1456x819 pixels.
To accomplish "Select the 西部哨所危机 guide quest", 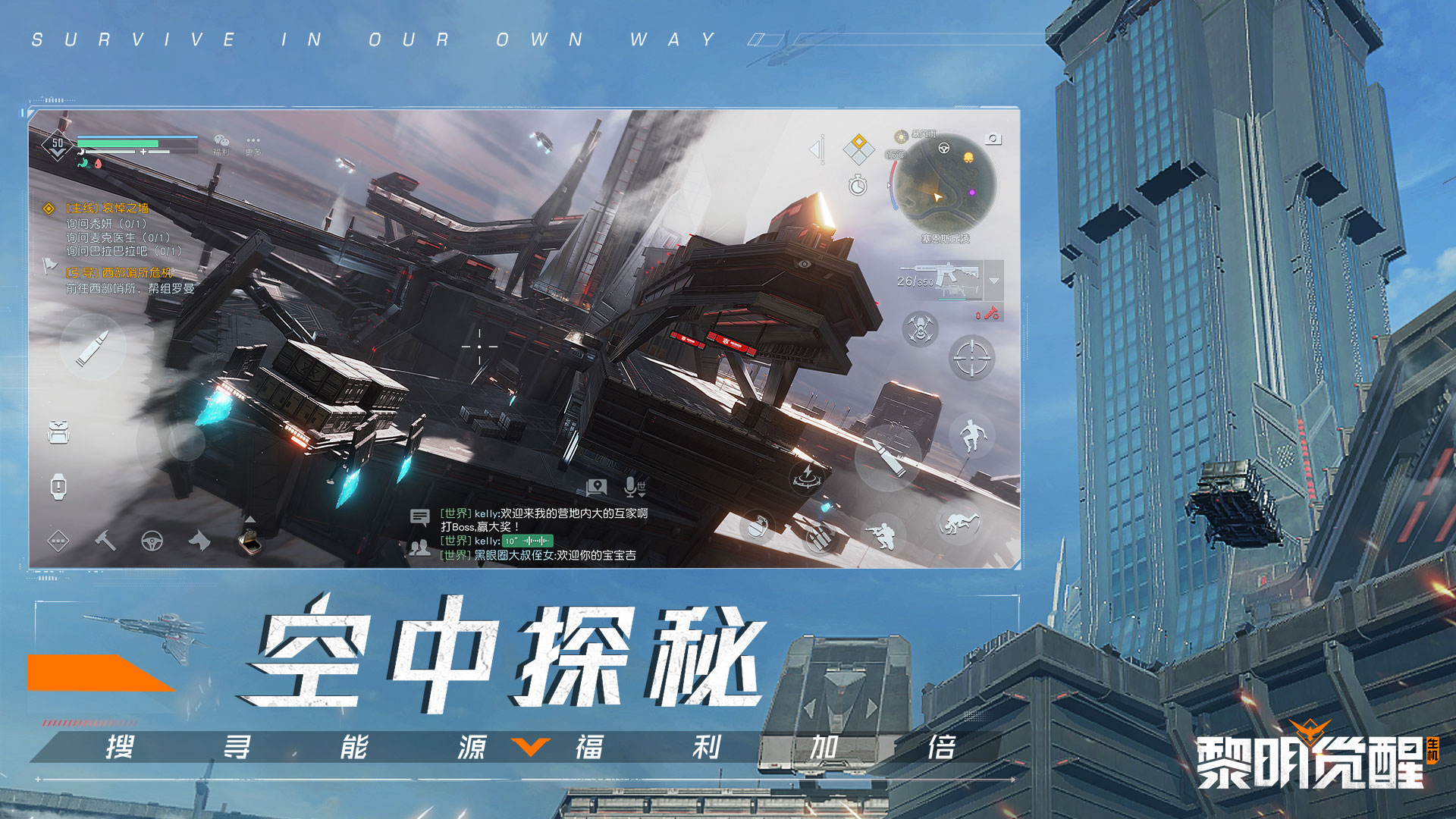I will click(x=118, y=272).
